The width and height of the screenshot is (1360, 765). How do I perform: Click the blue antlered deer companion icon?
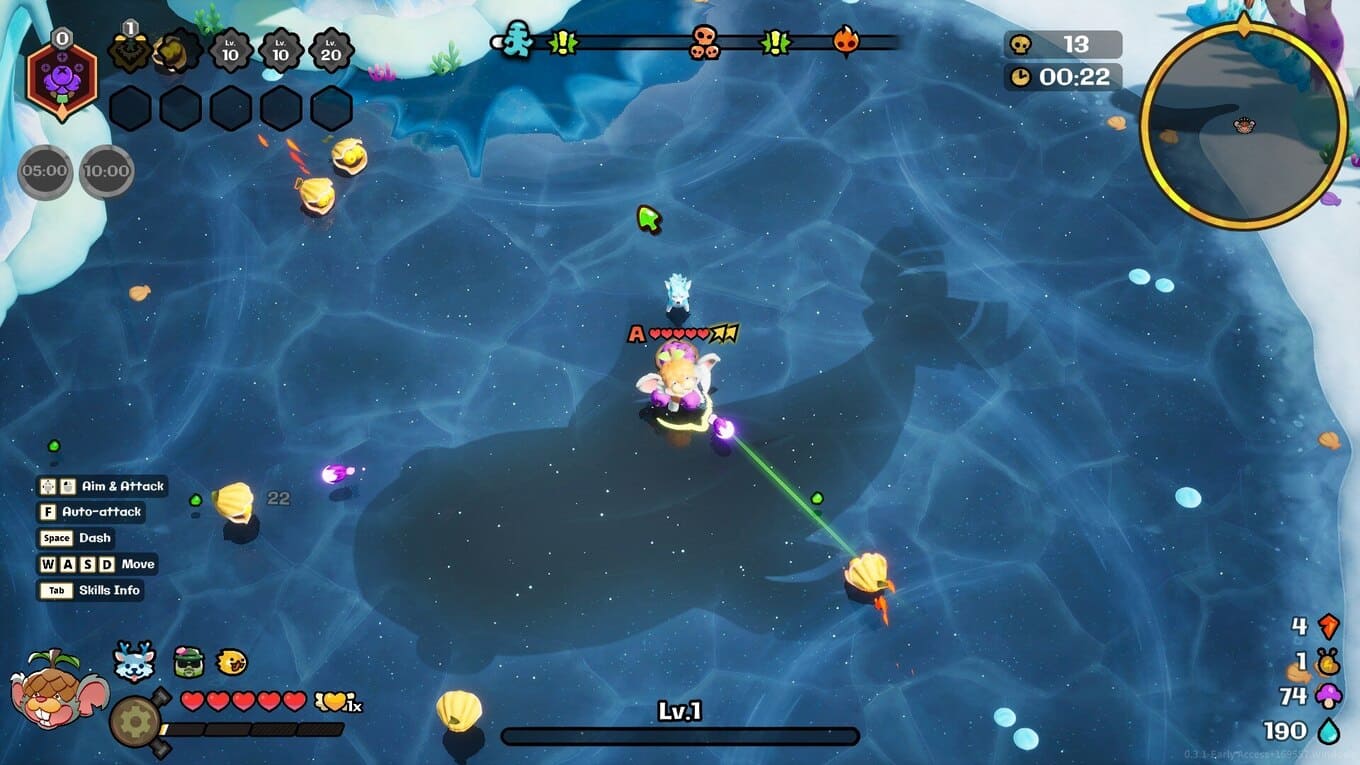(x=134, y=661)
